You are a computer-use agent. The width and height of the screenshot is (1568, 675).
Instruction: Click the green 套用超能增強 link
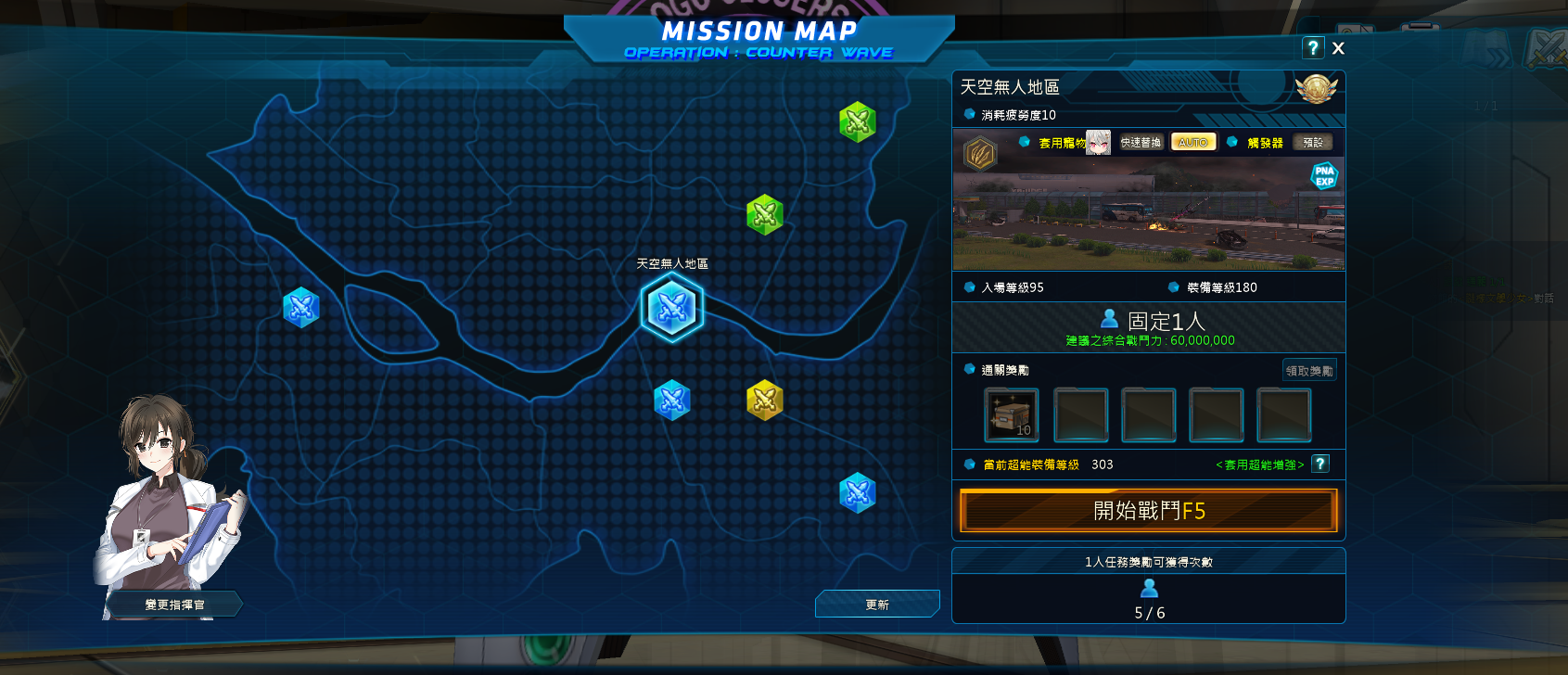coord(1259,465)
